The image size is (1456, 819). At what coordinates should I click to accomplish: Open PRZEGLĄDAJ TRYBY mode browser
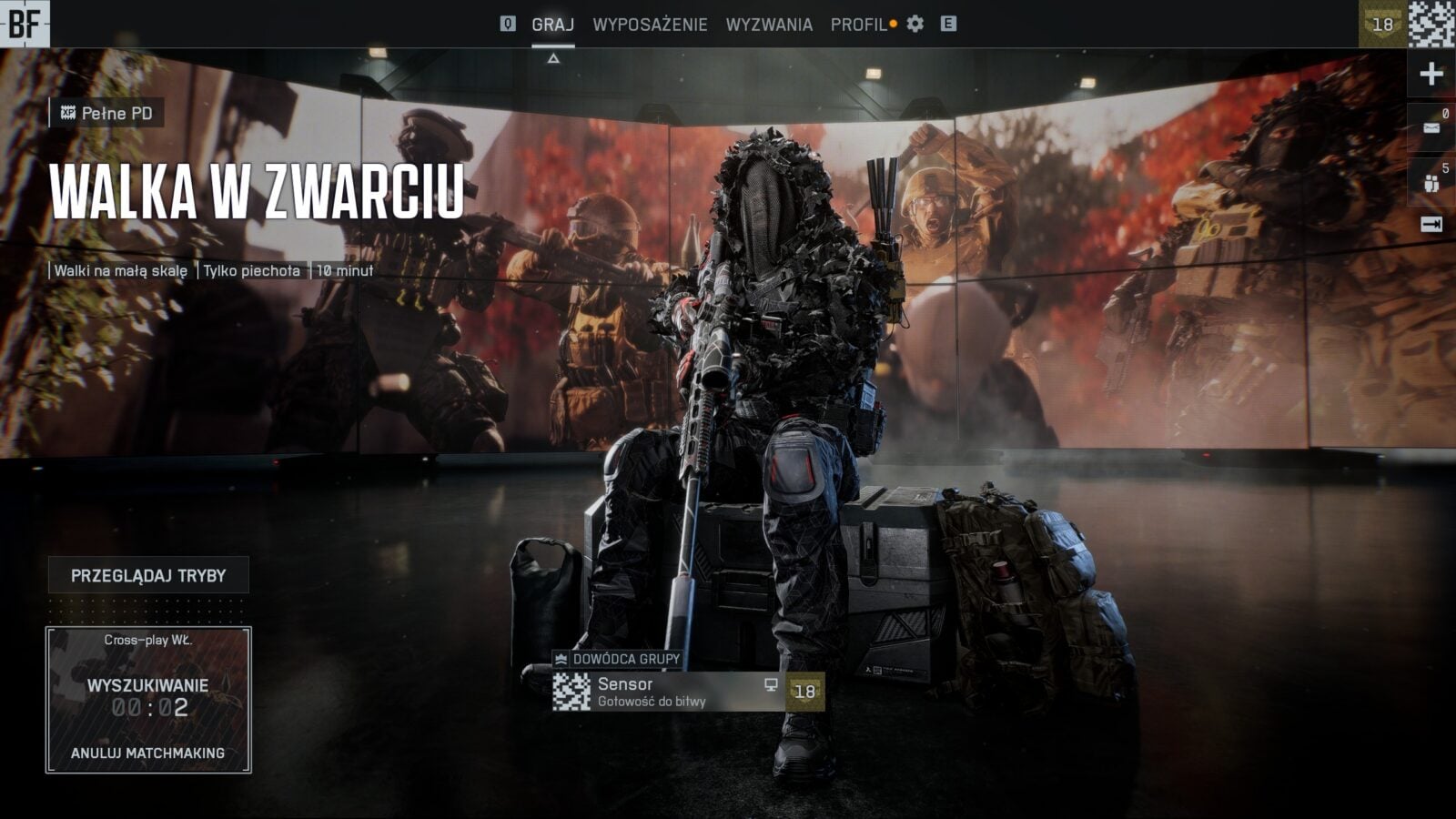tap(148, 575)
